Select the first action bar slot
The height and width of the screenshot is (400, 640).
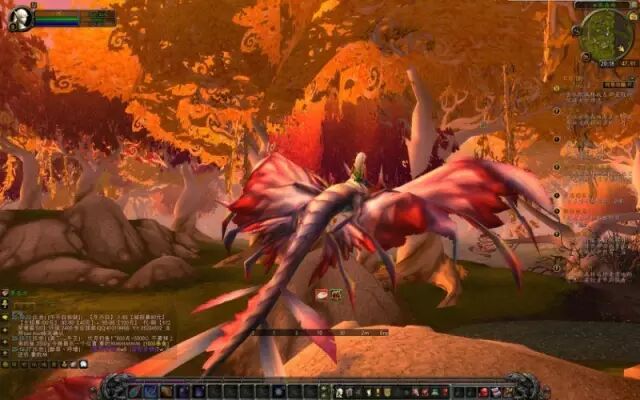[x=135, y=391]
